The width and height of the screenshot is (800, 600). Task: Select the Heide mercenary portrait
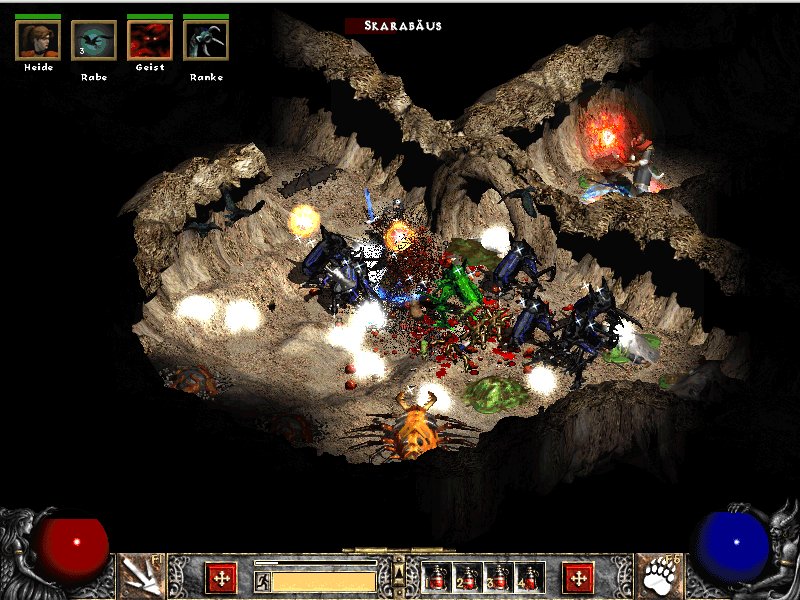click(x=38, y=40)
